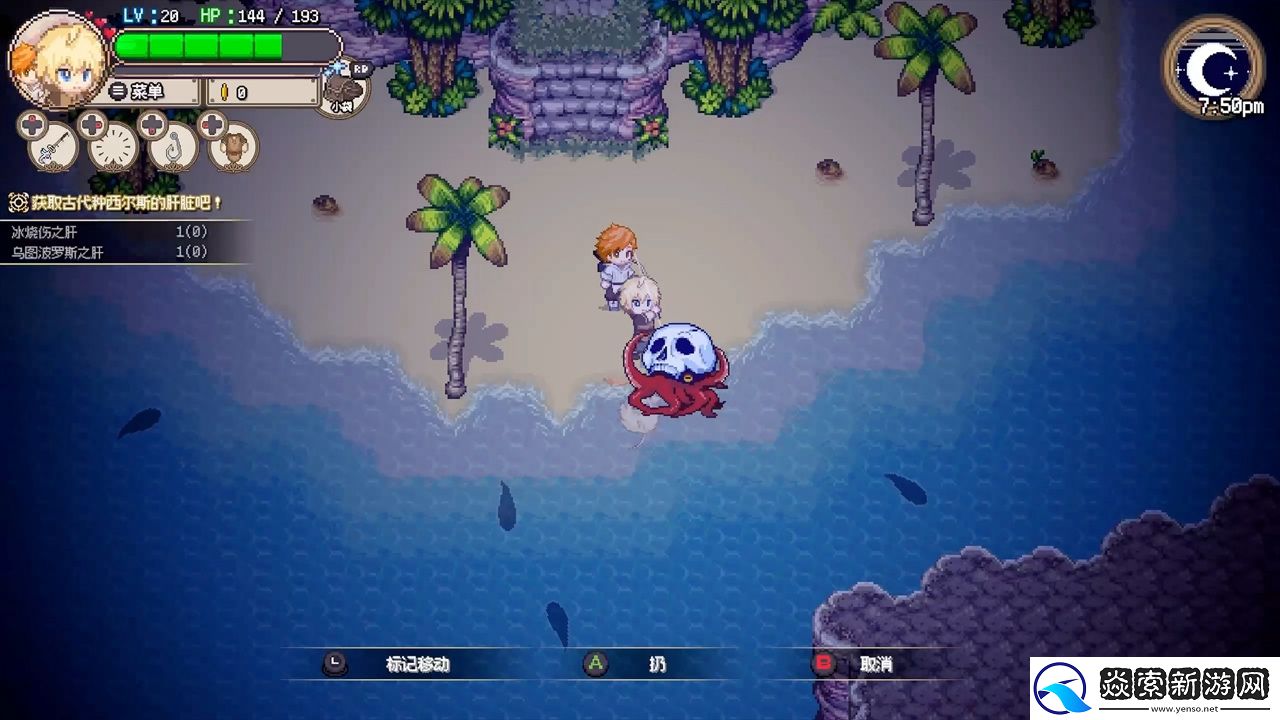Select the 冰烧伤之肝 objective row

110,232
